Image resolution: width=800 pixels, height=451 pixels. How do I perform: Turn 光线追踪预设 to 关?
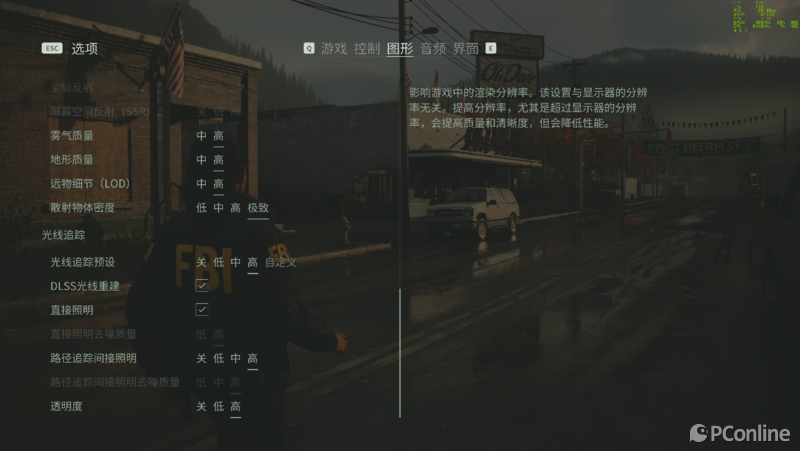pyautogui.click(x=201, y=262)
